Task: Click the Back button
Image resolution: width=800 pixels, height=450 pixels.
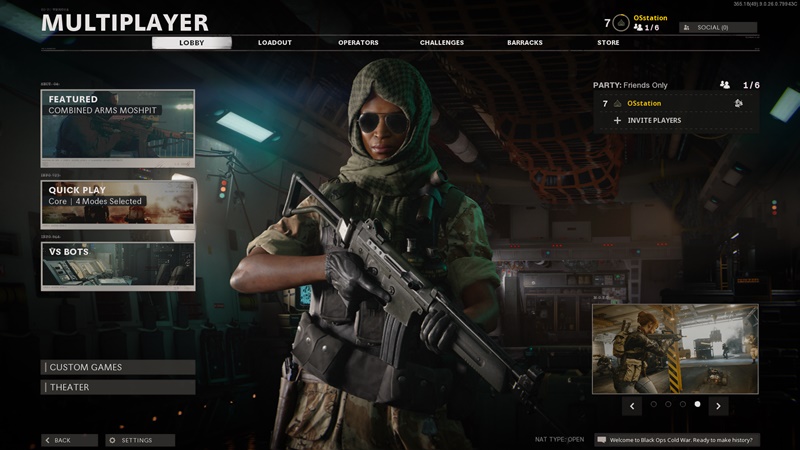Action: point(69,440)
